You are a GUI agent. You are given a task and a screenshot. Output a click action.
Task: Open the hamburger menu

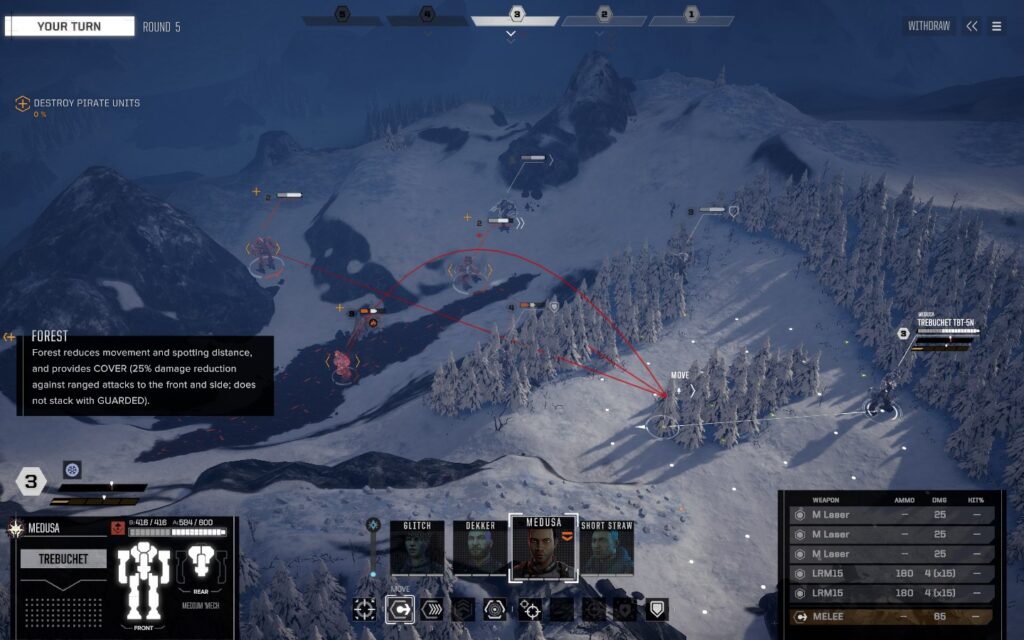[x=997, y=27]
